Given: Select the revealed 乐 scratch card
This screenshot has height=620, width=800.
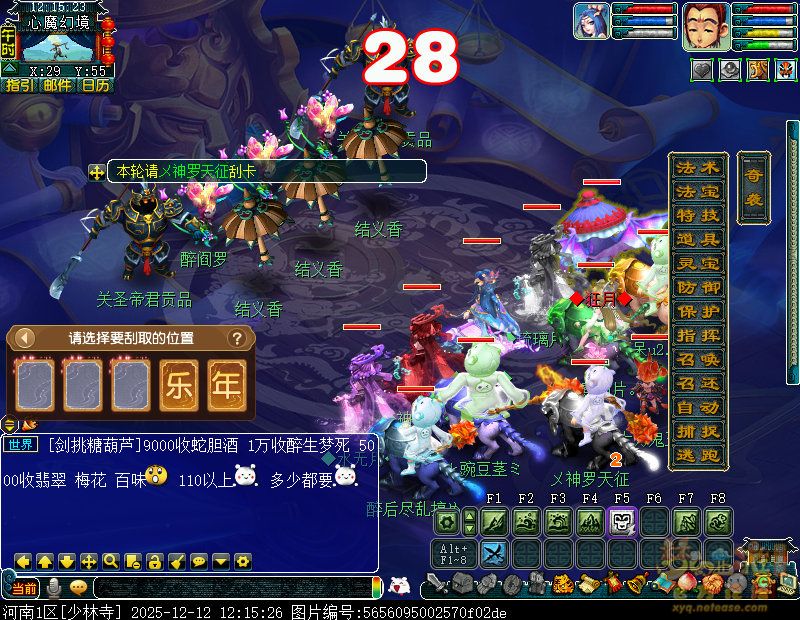Looking at the screenshot, I should tap(179, 385).
